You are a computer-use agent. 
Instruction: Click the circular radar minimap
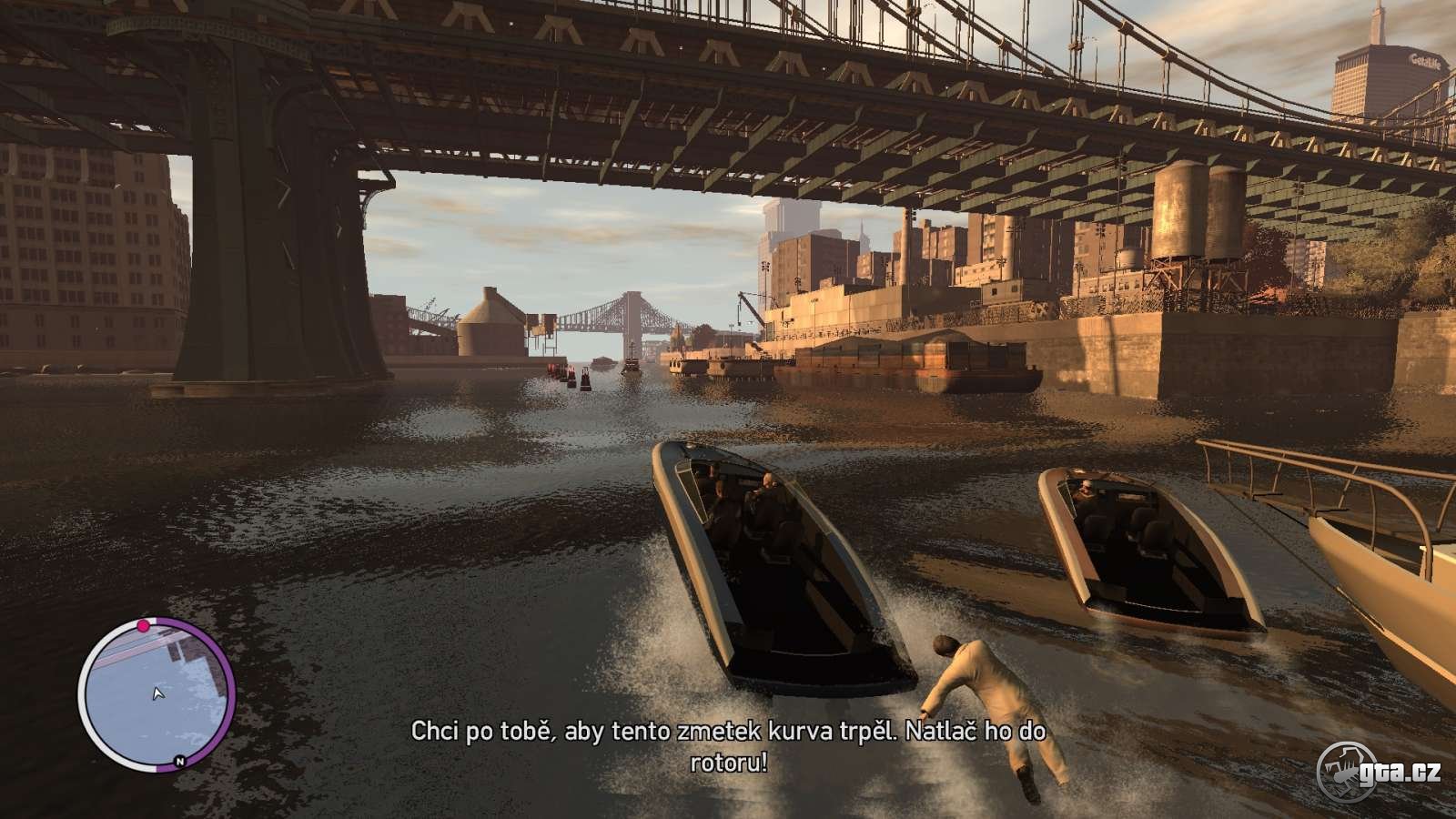(x=157, y=693)
